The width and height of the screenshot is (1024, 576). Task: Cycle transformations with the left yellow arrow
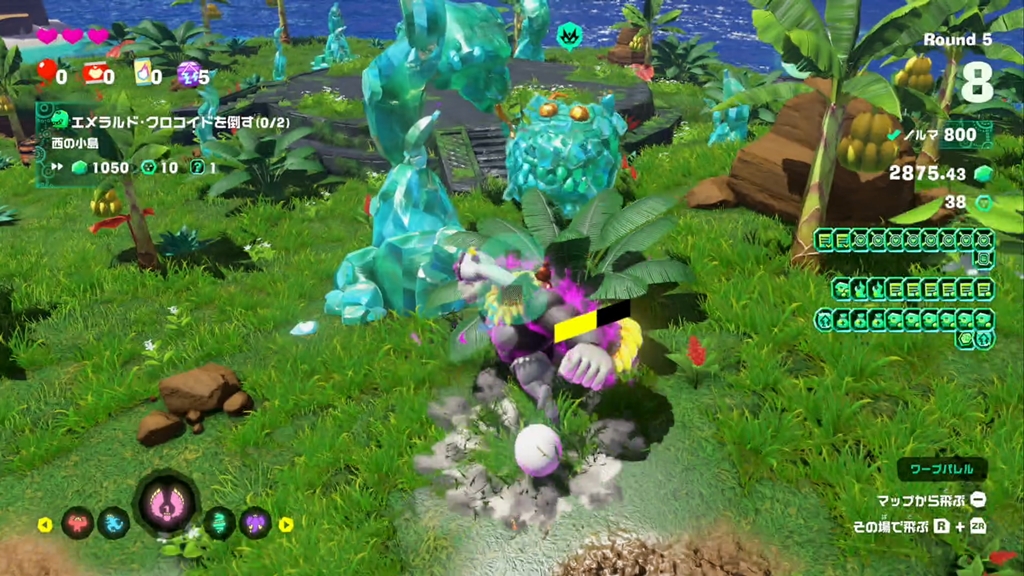[x=45, y=524]
